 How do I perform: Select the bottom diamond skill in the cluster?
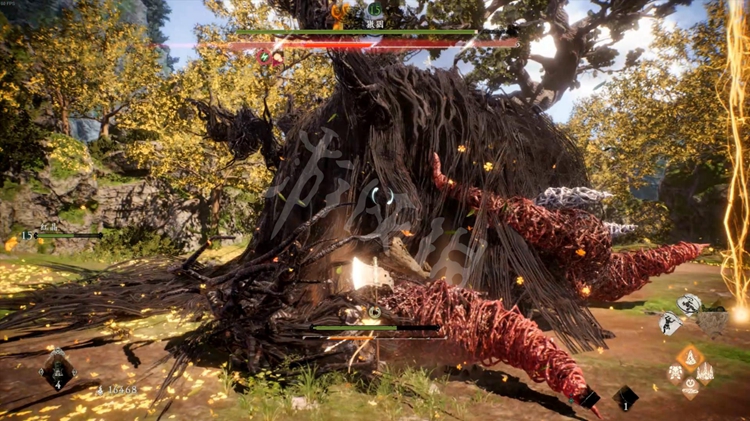pos(690,387)
